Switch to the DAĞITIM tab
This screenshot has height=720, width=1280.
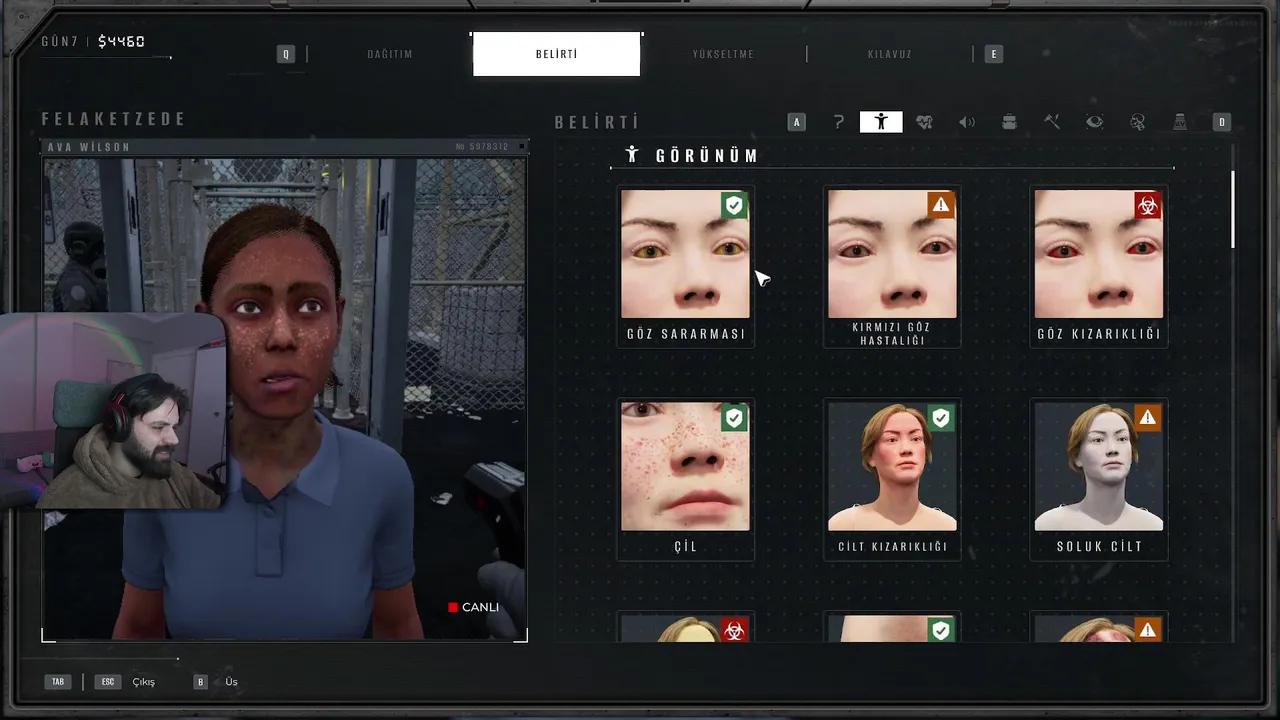[389, 54]
